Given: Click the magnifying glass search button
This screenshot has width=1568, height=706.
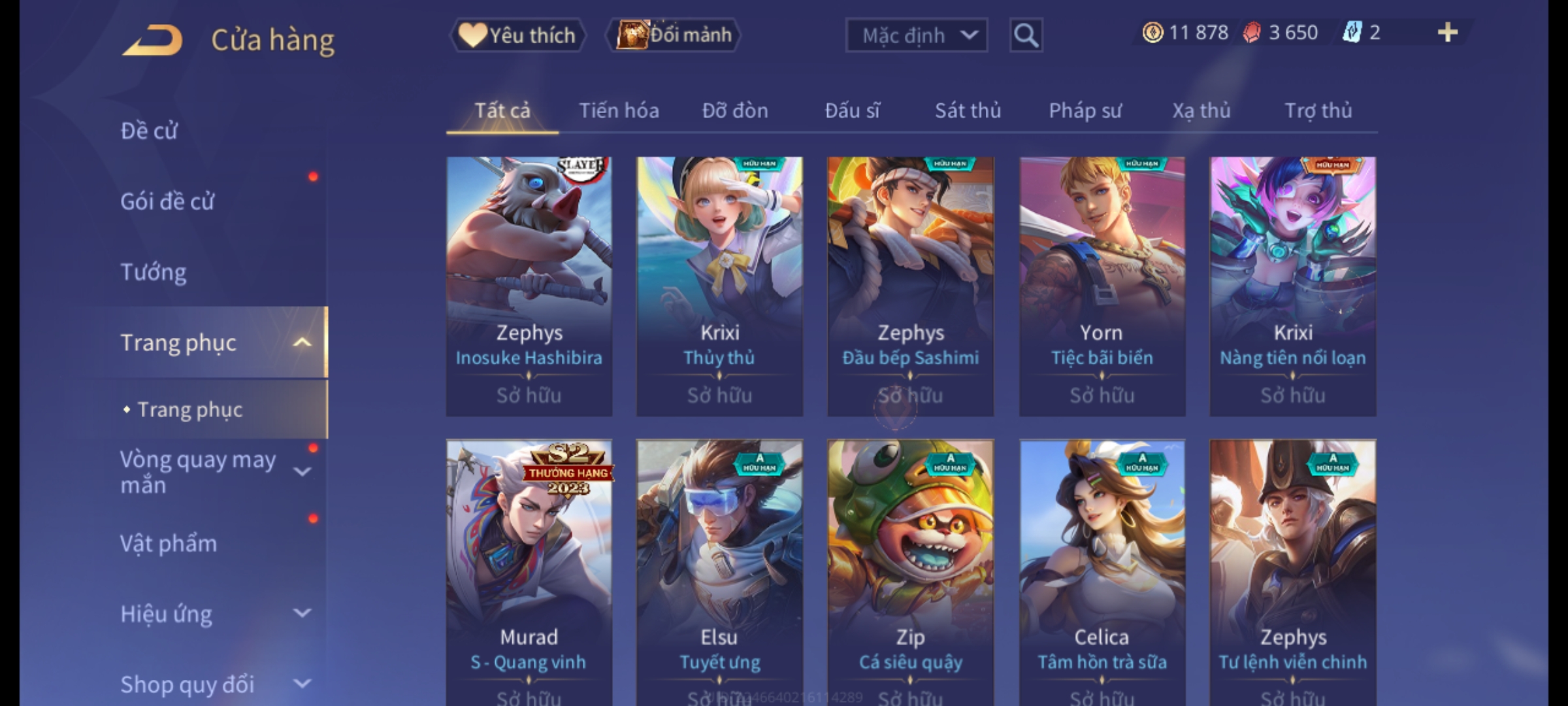Looking at the screenshot, I should [x=1026, y=35].
